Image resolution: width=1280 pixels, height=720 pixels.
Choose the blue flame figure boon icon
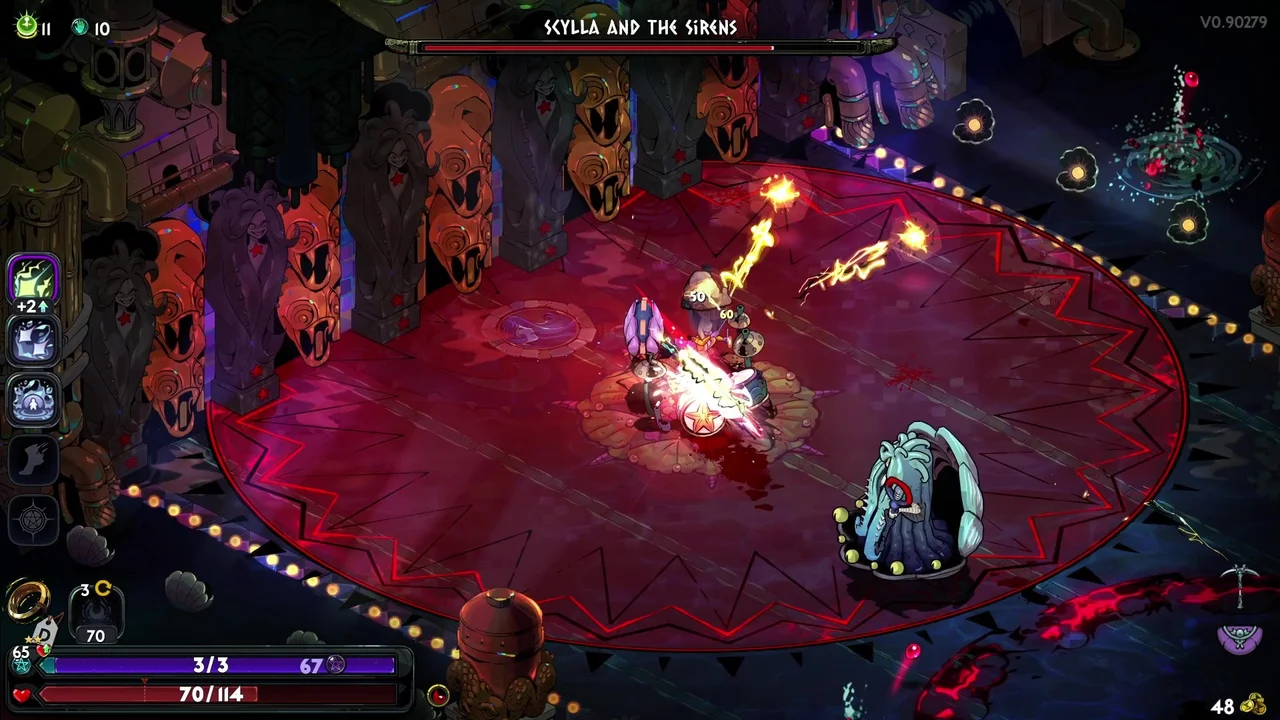[33, 400]
